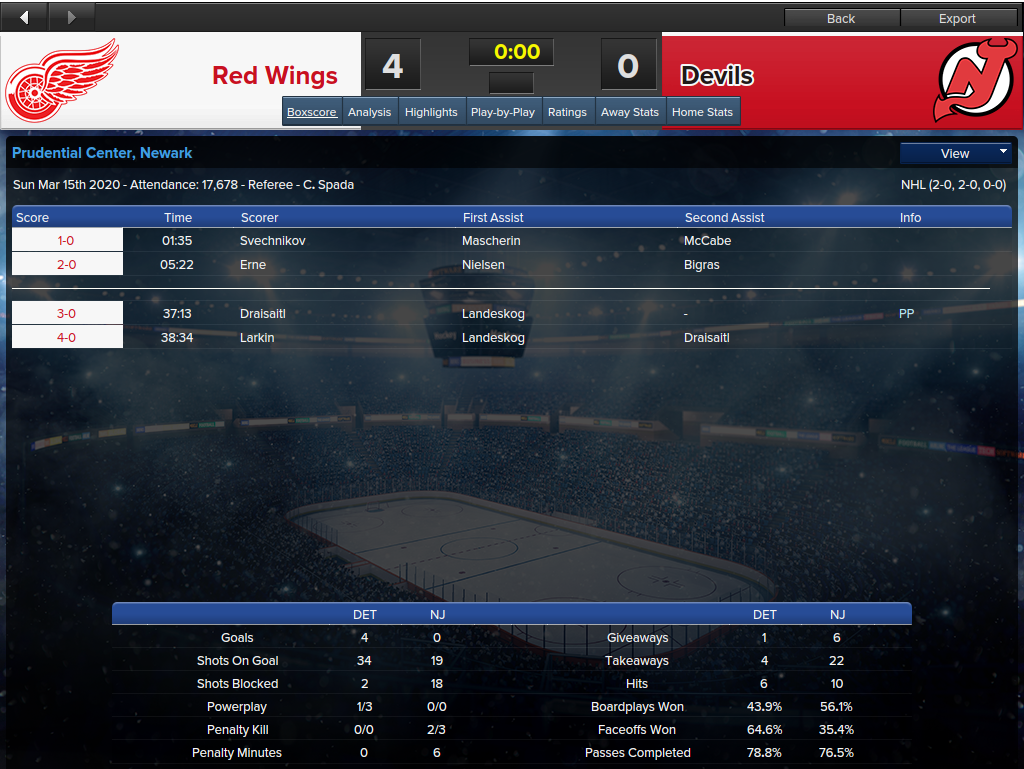Open the View dropdown

pos(955,153)
